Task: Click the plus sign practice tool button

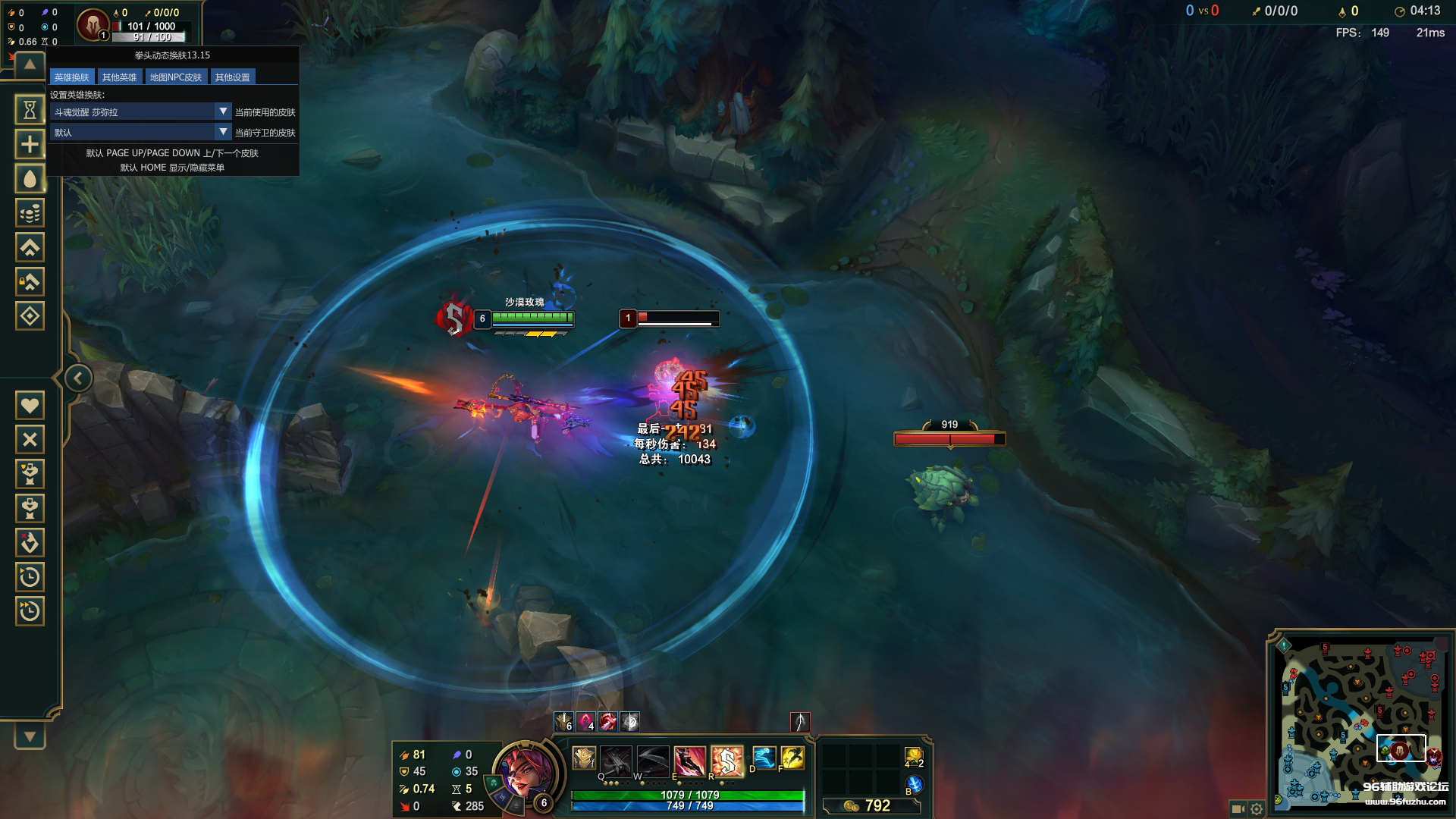Action: 30,144
